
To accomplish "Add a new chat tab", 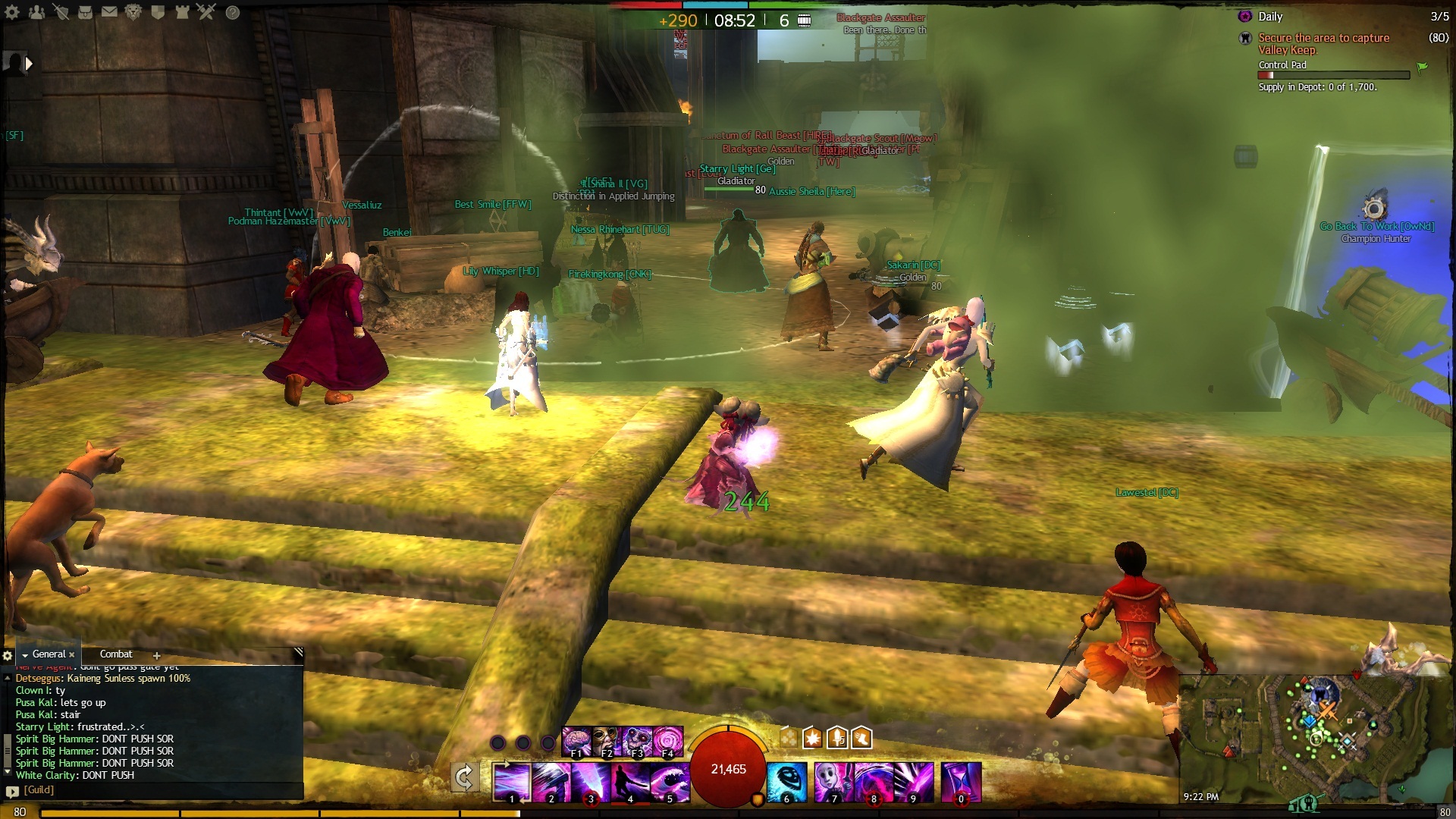I will [157, 656].
